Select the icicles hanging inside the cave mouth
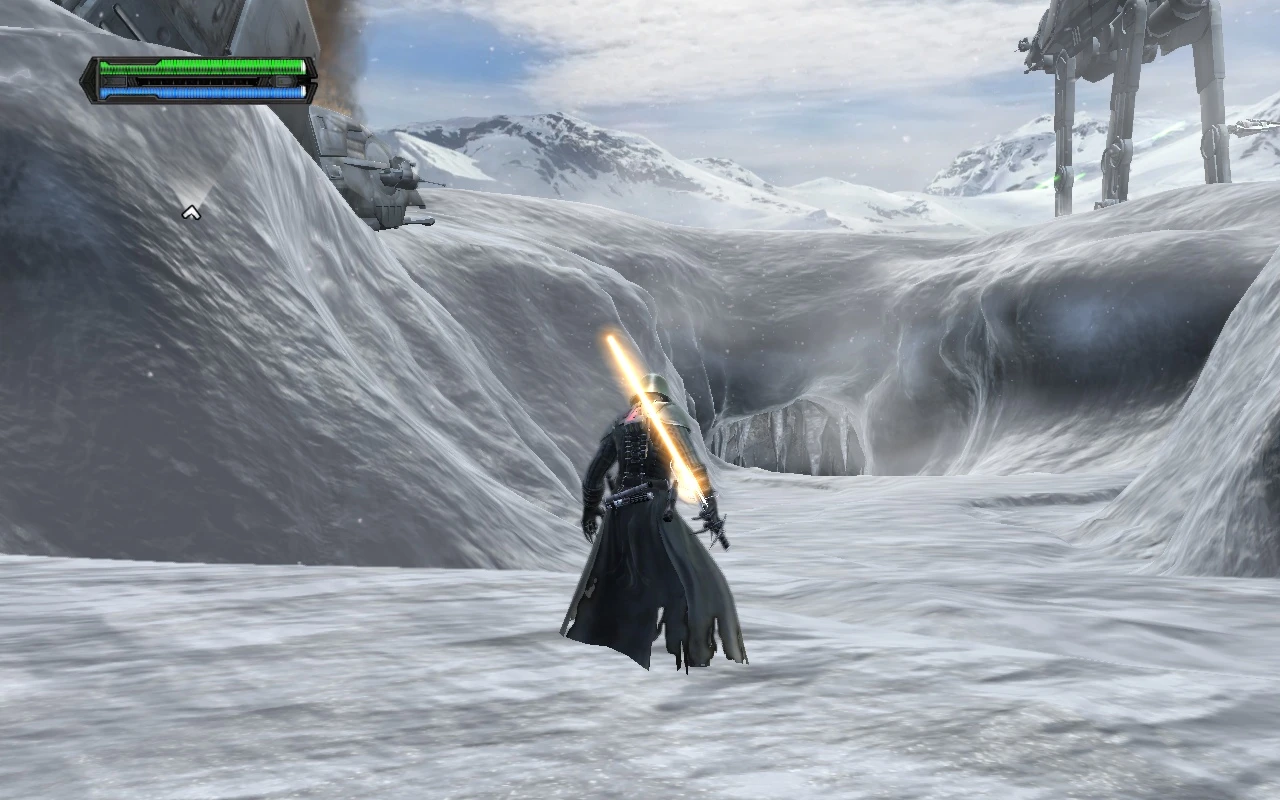 (x=790, y=435)
